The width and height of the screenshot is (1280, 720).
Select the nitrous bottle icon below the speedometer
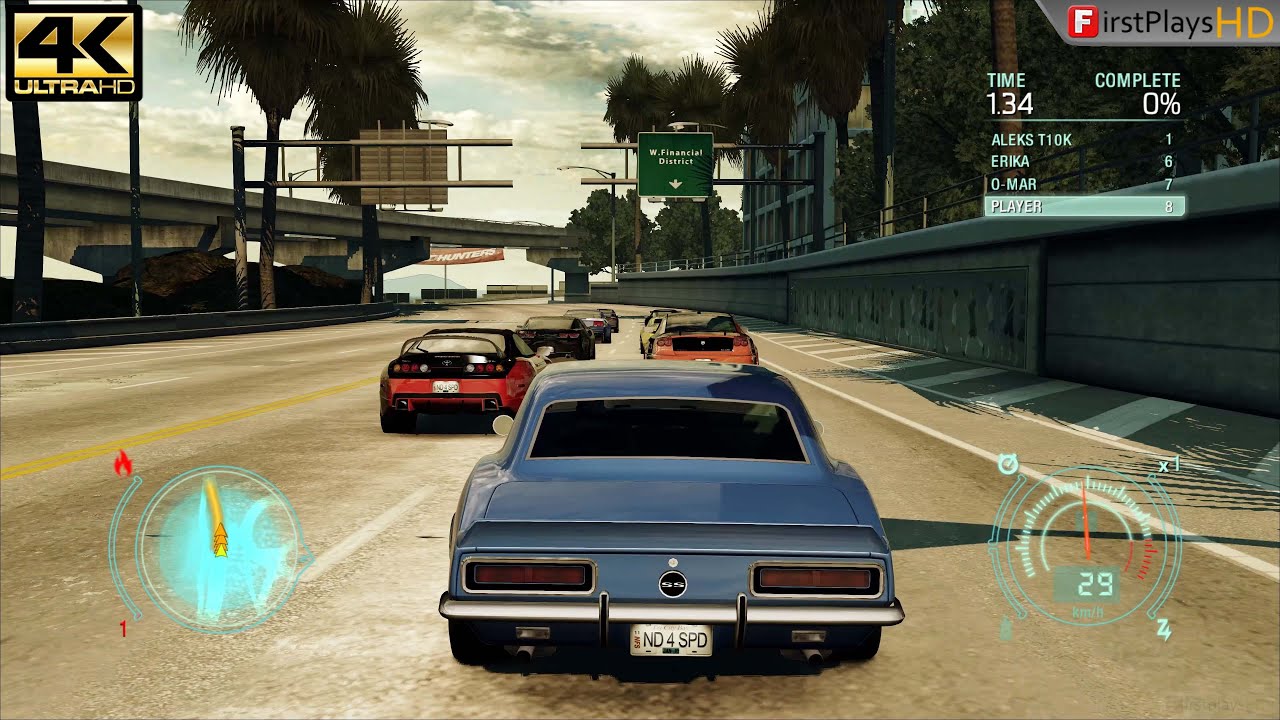point(1005,628)
